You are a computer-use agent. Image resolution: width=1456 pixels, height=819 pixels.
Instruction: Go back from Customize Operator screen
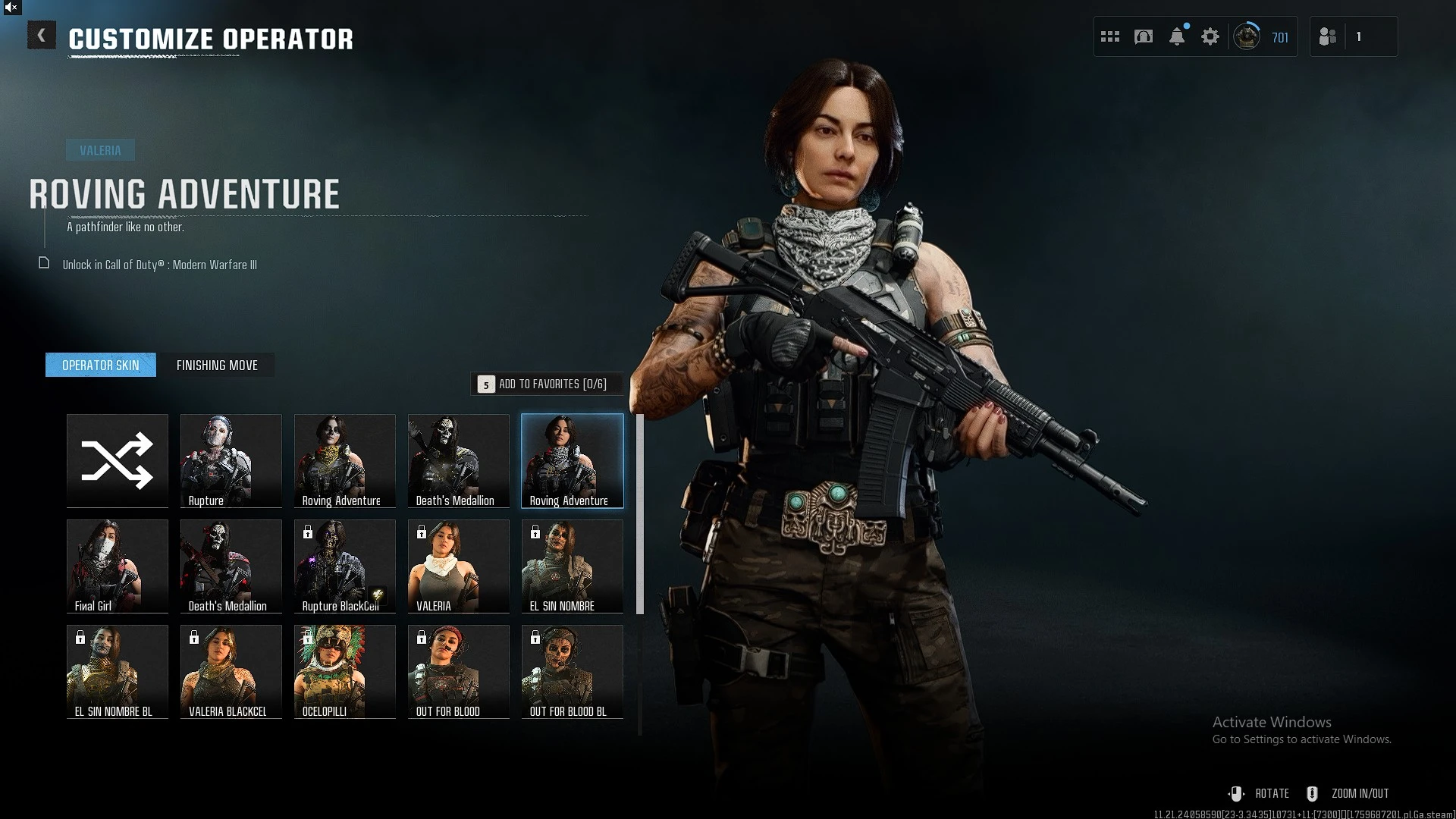42,36
